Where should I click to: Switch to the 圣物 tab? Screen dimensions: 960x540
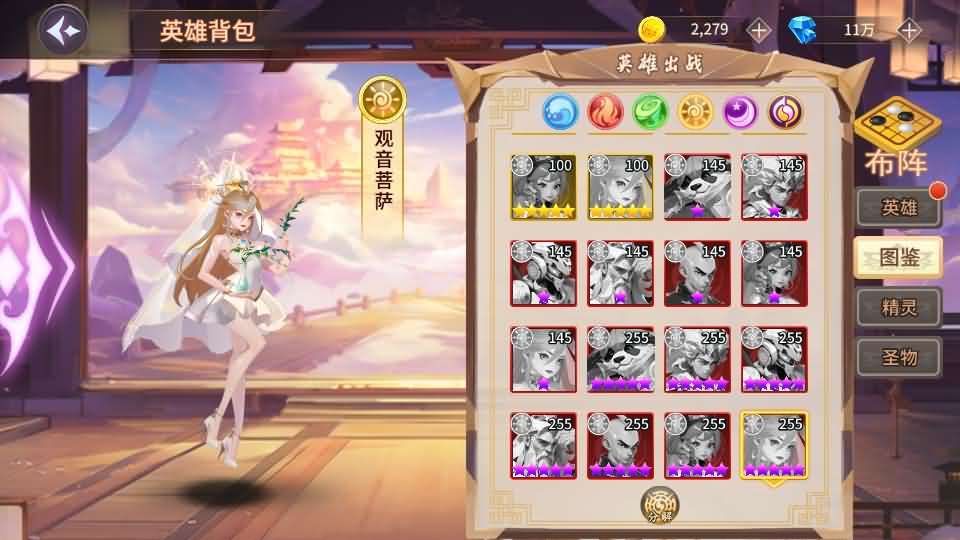(x=898, y=357)
